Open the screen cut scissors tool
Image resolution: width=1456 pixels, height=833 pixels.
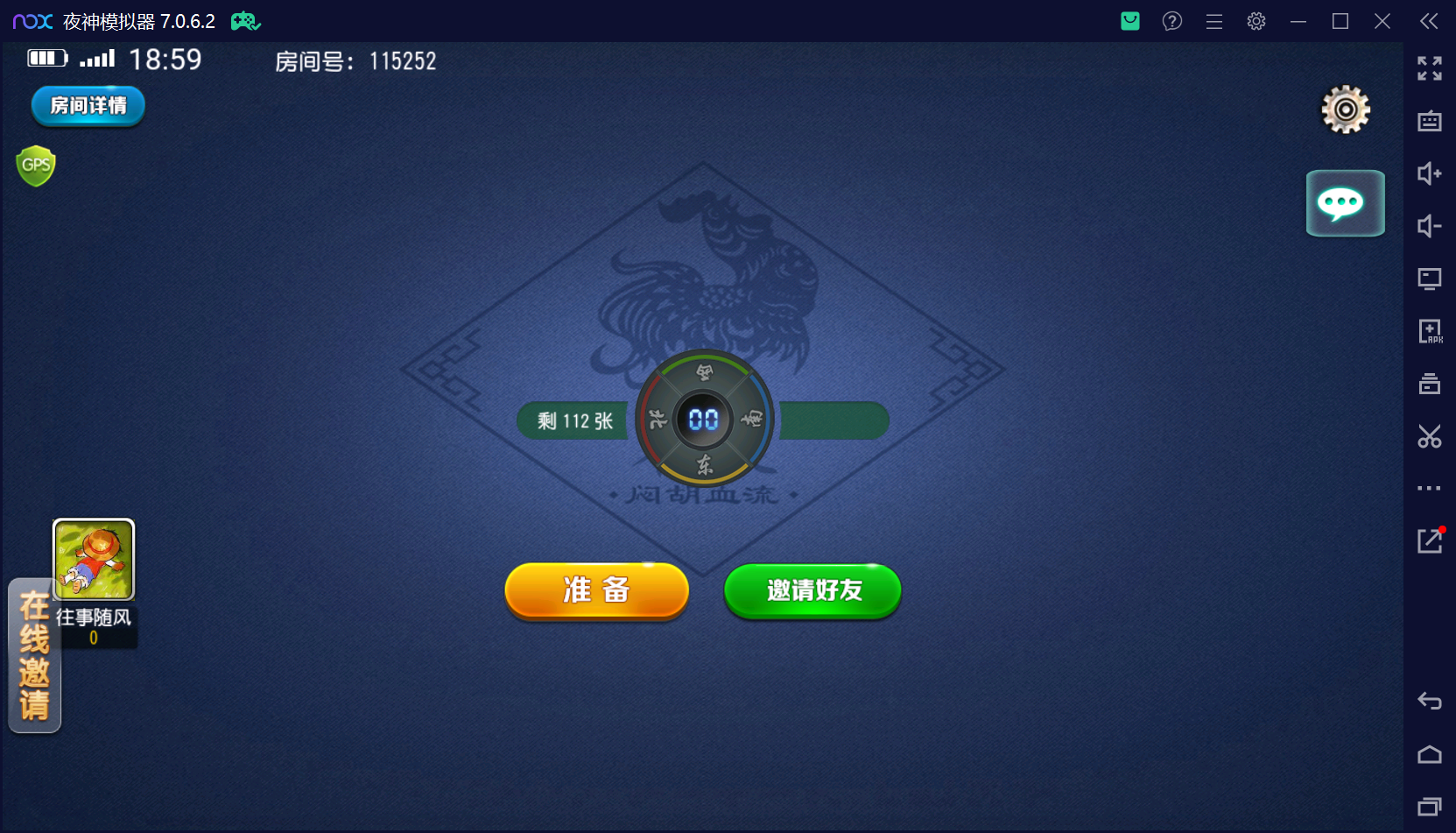[1429, 436]
